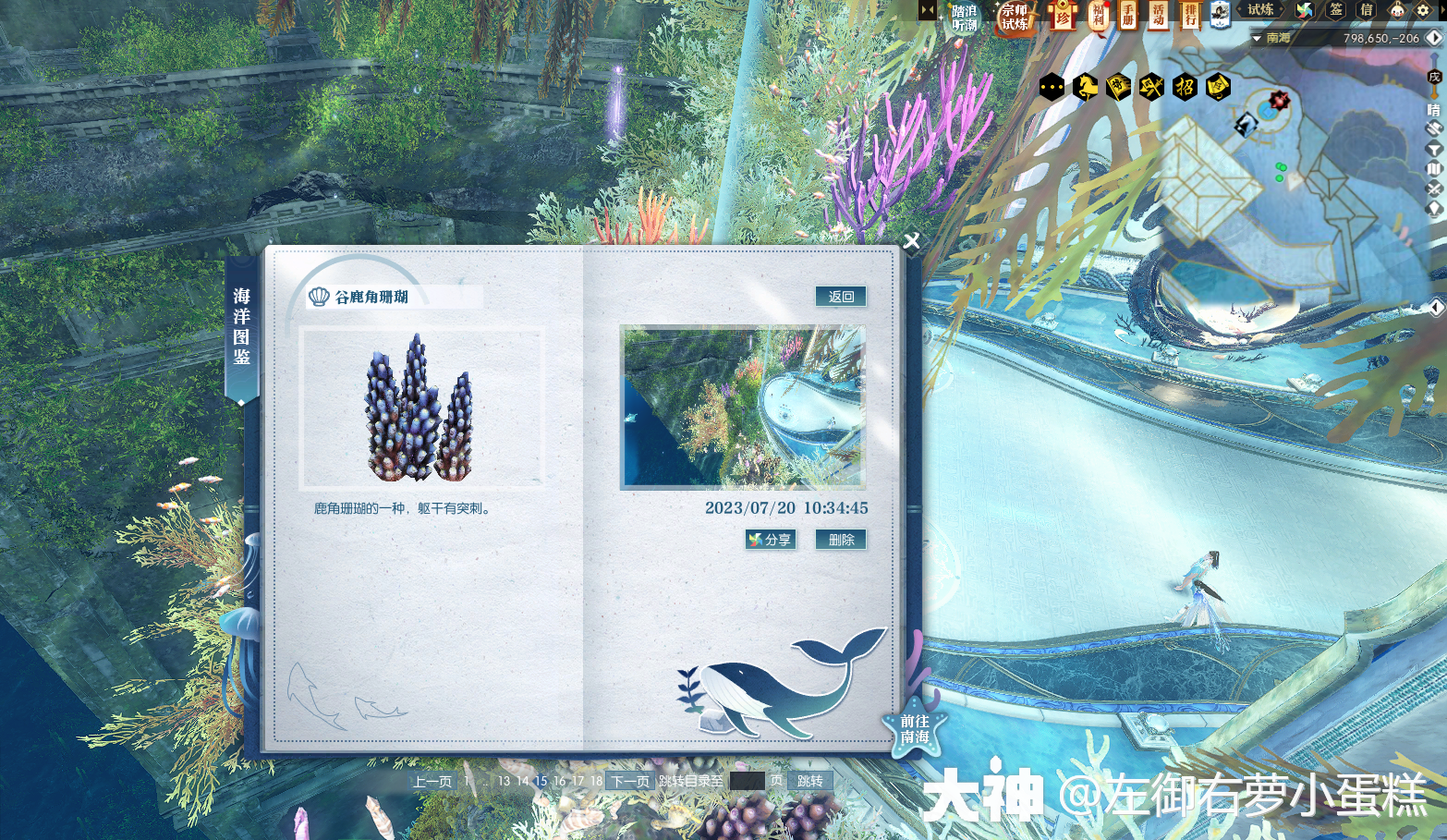The image size is (1447, 840).
Task: Open the 招 recruitment hexagon icon
Action: [1185, 86]
